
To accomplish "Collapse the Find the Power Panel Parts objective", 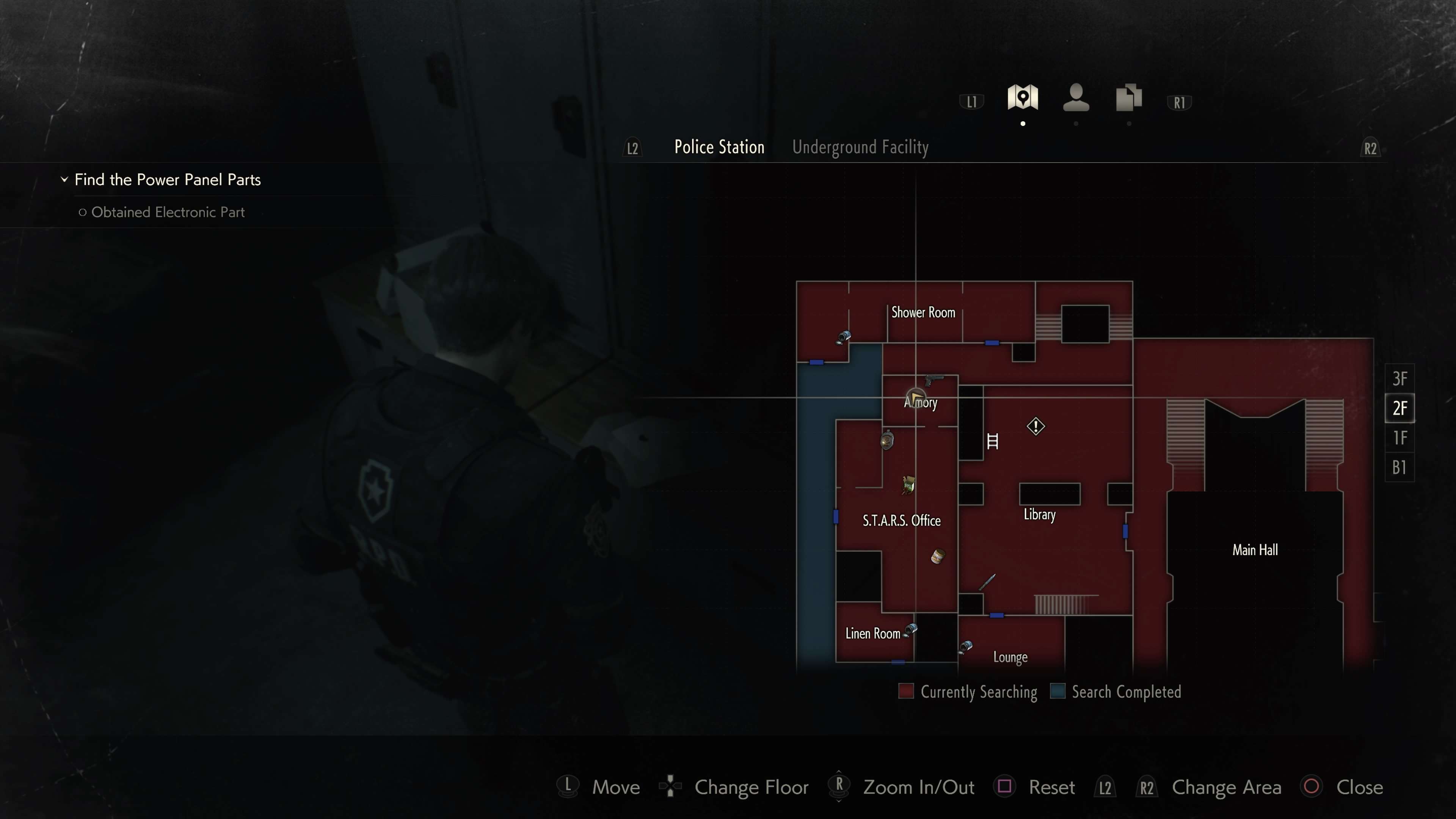I will 64,180.
